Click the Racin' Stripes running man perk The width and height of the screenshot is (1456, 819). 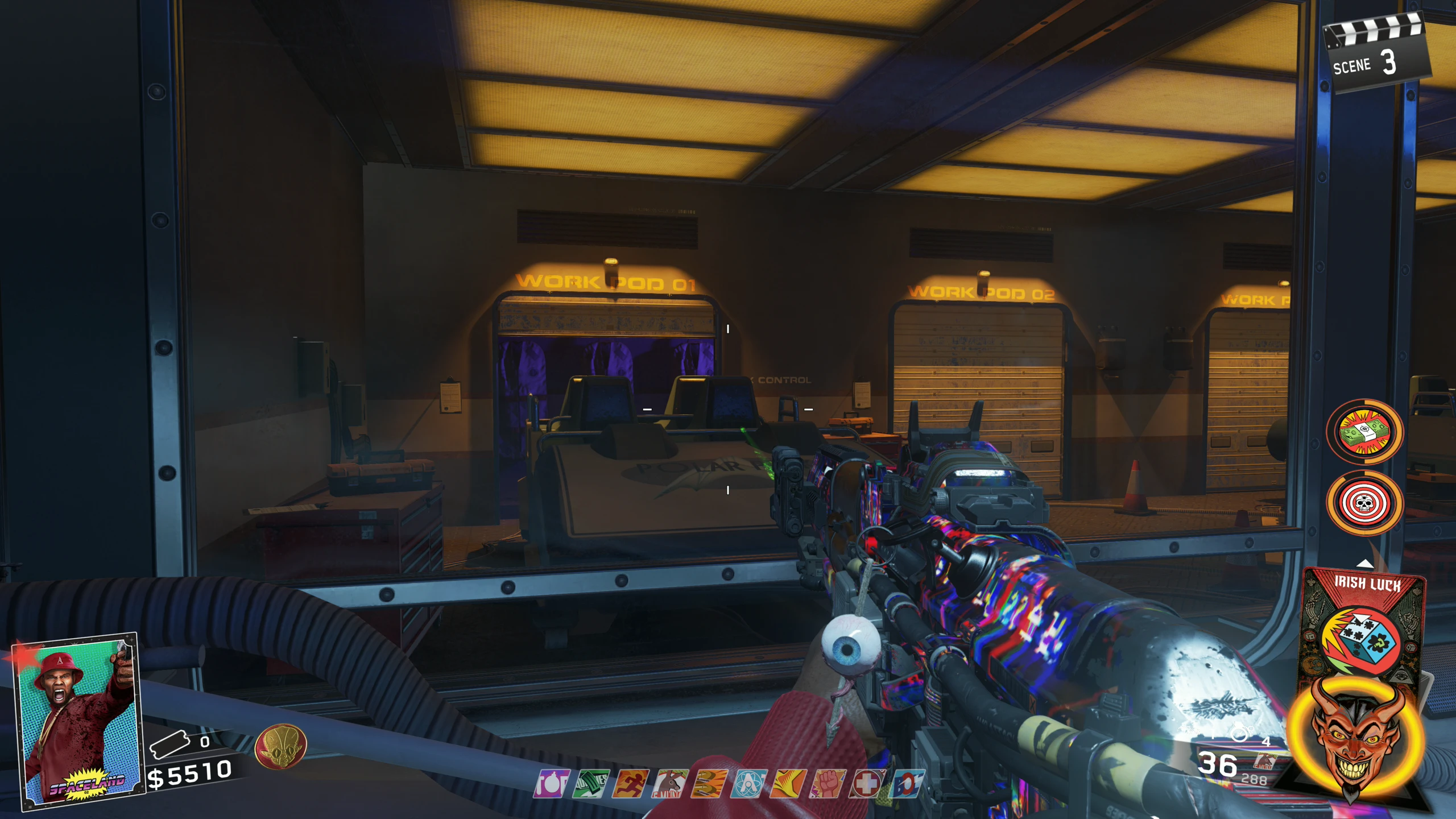pos(631,784)
